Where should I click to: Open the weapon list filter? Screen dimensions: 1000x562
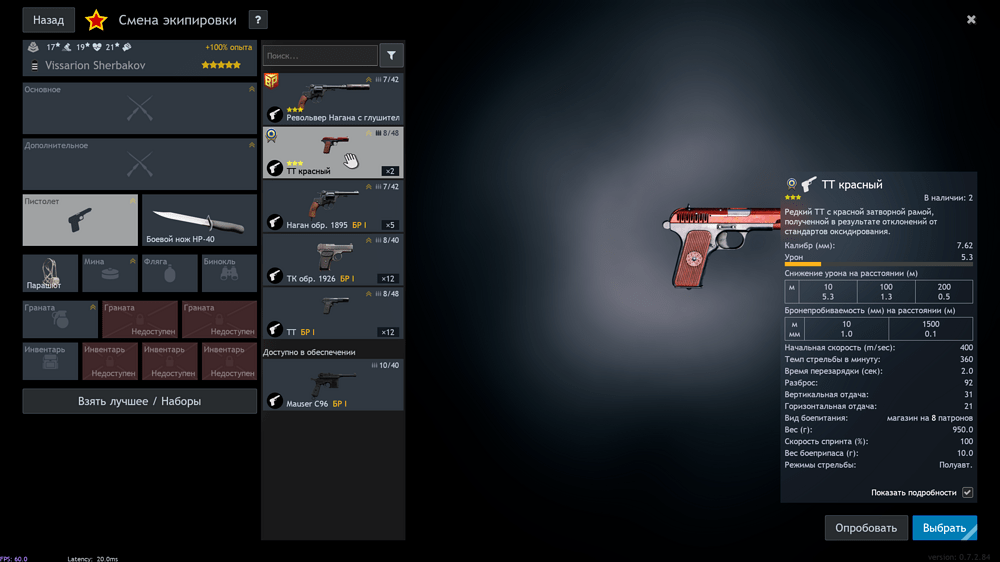coord(391,56)
